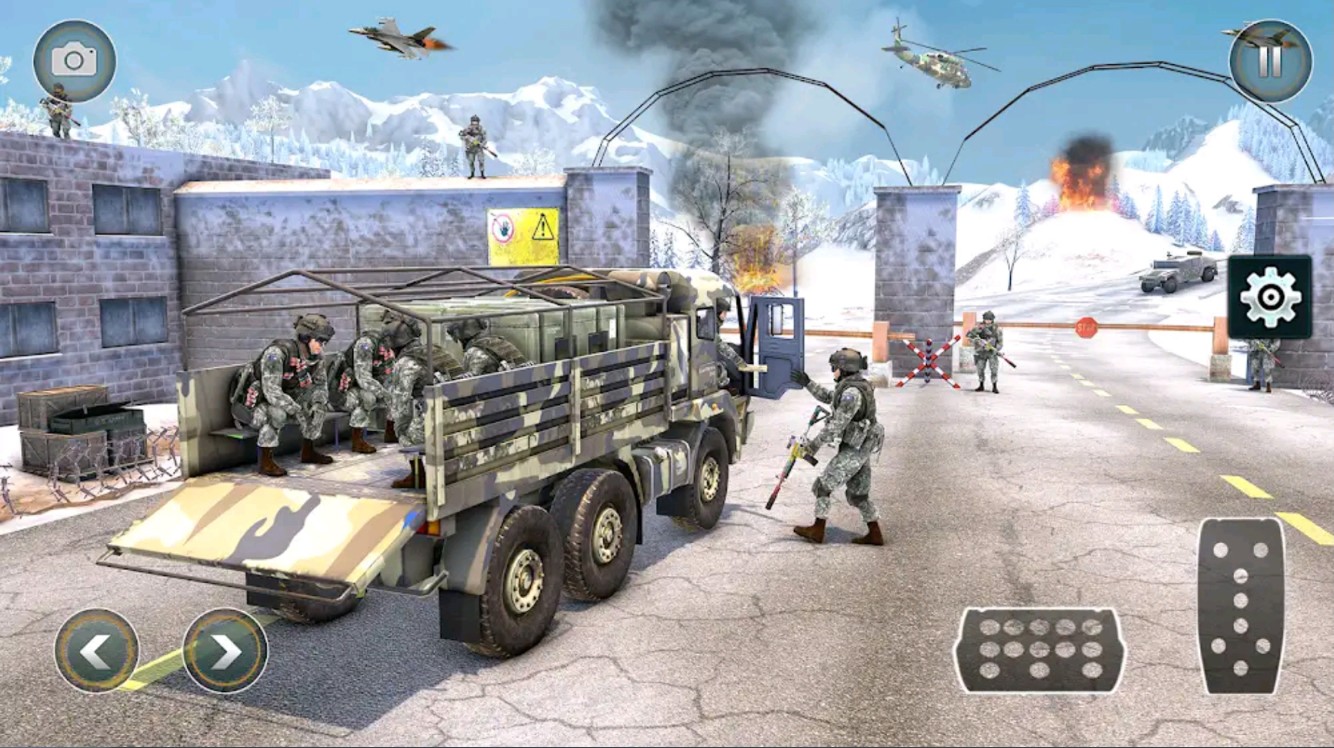Tap the camera view button
The width and height of the screenshot is (1334, 748).
click(x=74, y=61)
